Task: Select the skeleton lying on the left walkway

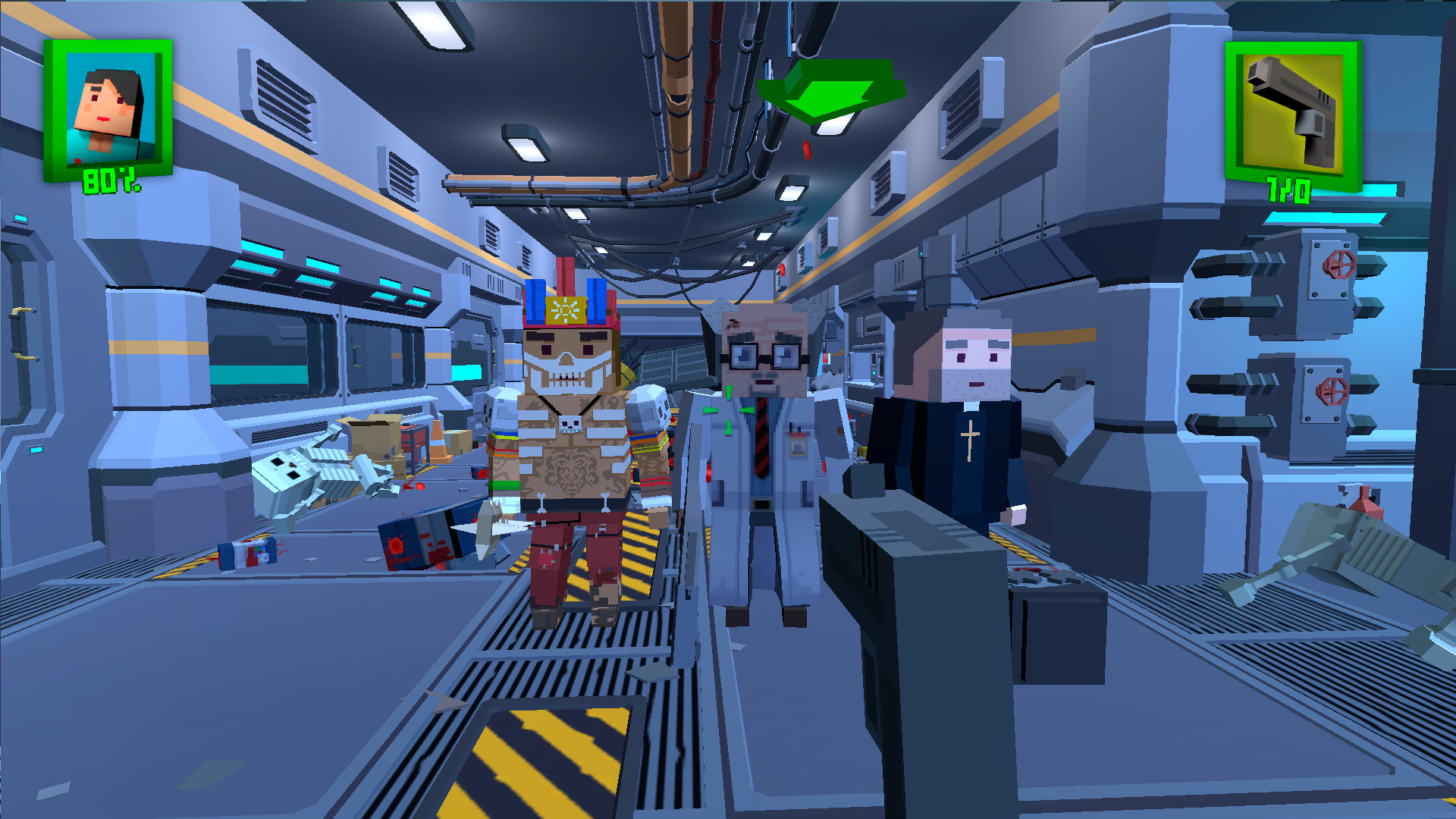Action: 311,474
